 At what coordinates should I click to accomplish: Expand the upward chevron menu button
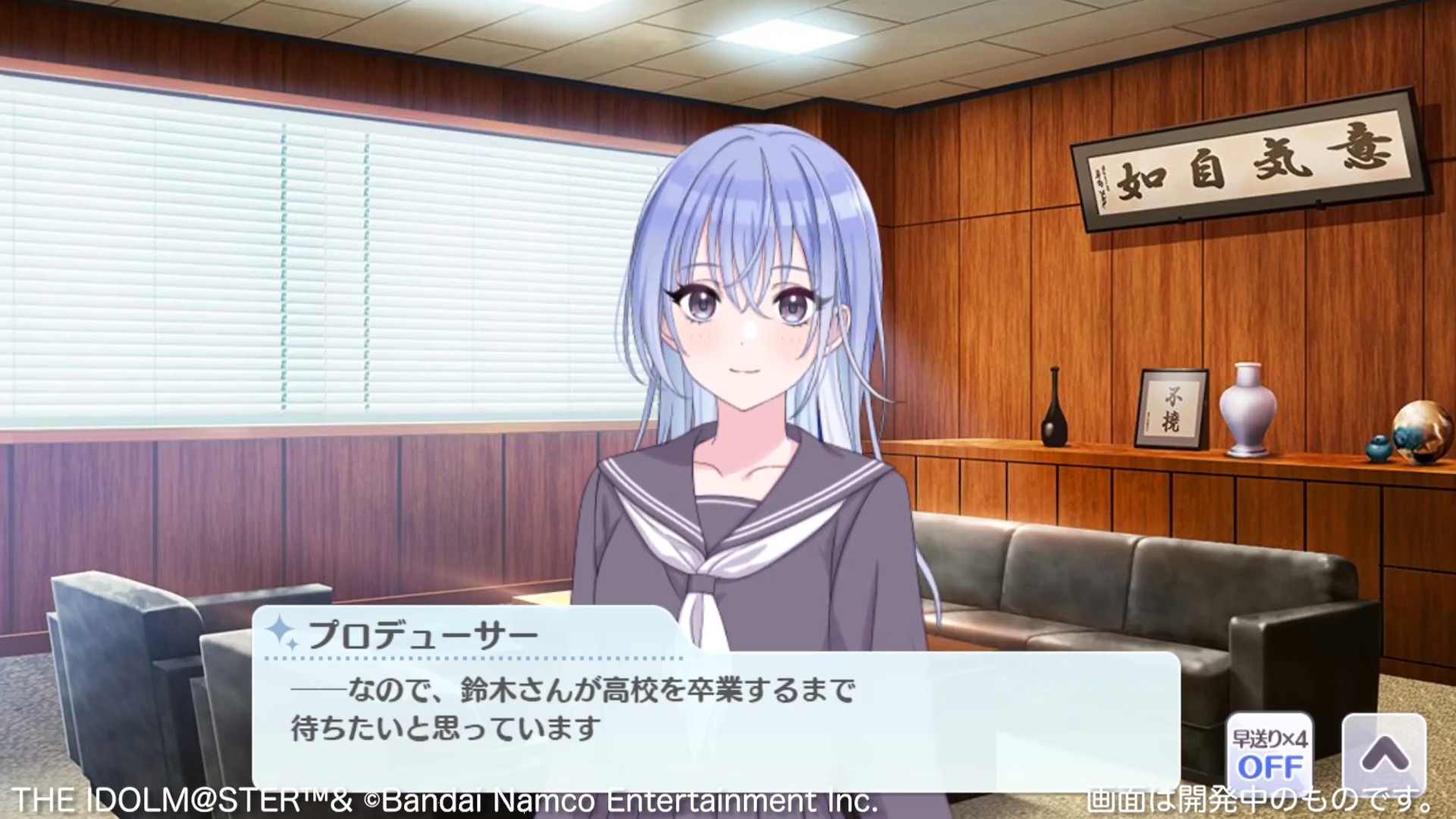click(1384, 754)
